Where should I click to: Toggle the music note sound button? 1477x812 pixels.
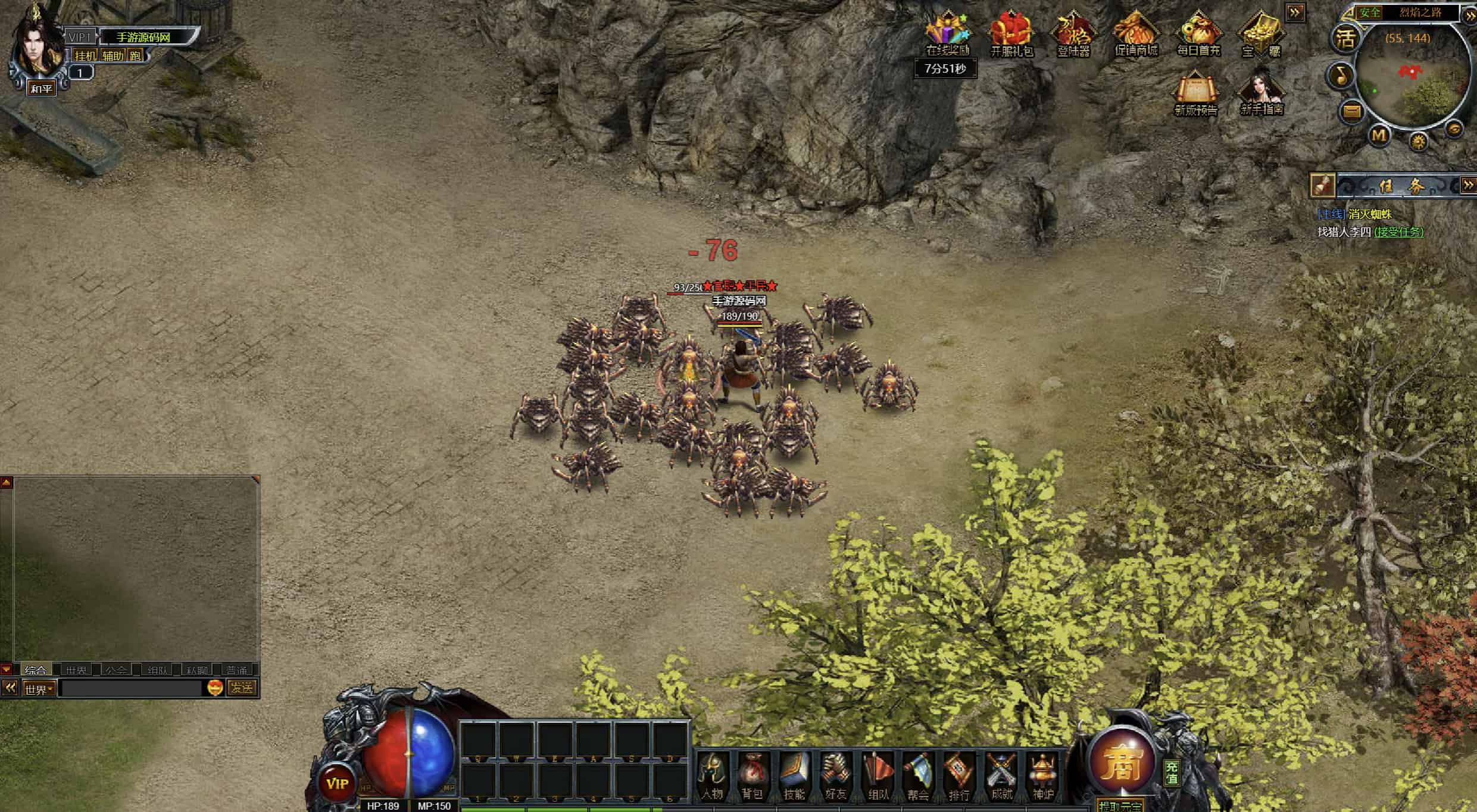1341,76
